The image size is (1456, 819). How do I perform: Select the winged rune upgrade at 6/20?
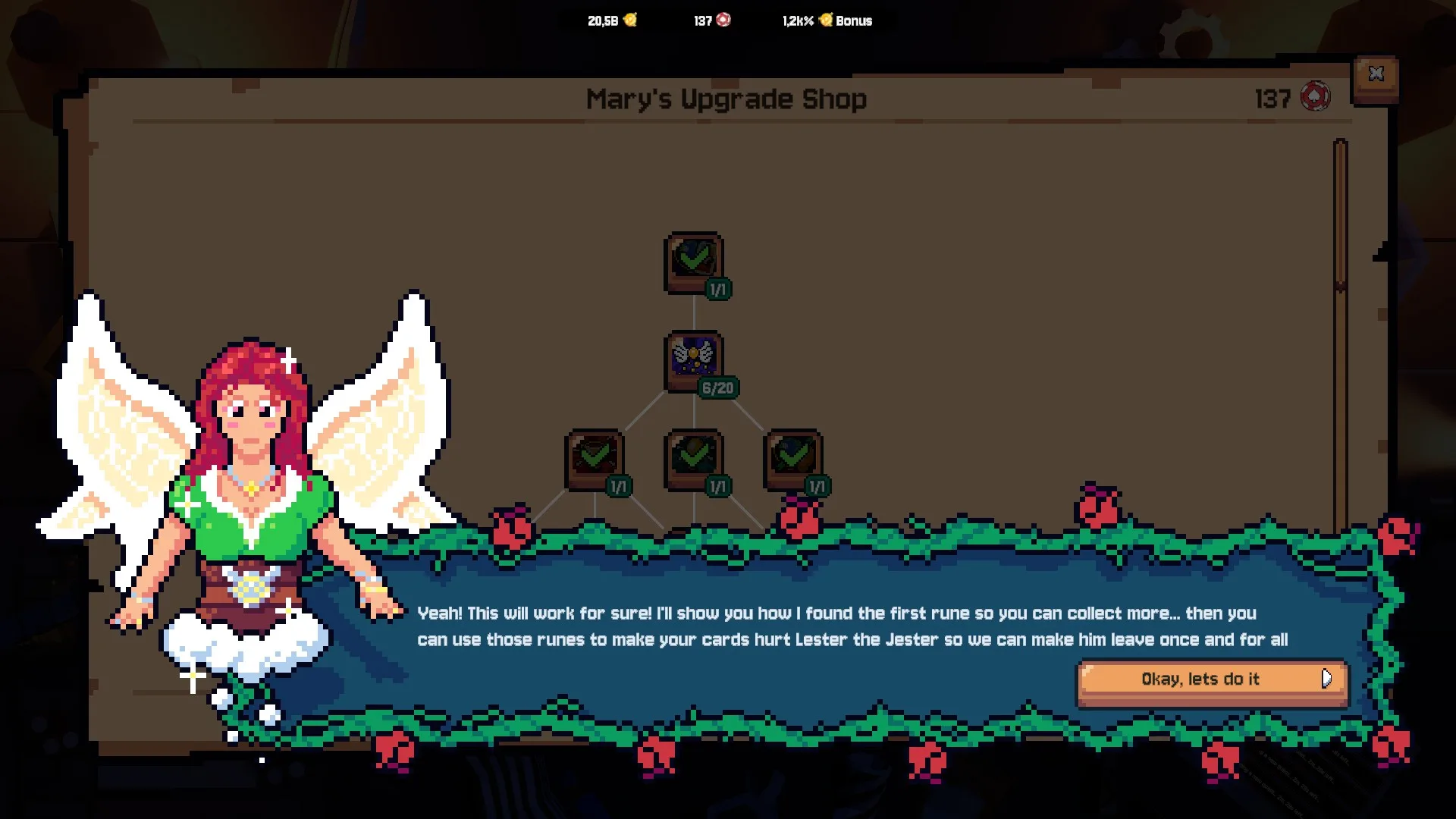coord(694,358)
